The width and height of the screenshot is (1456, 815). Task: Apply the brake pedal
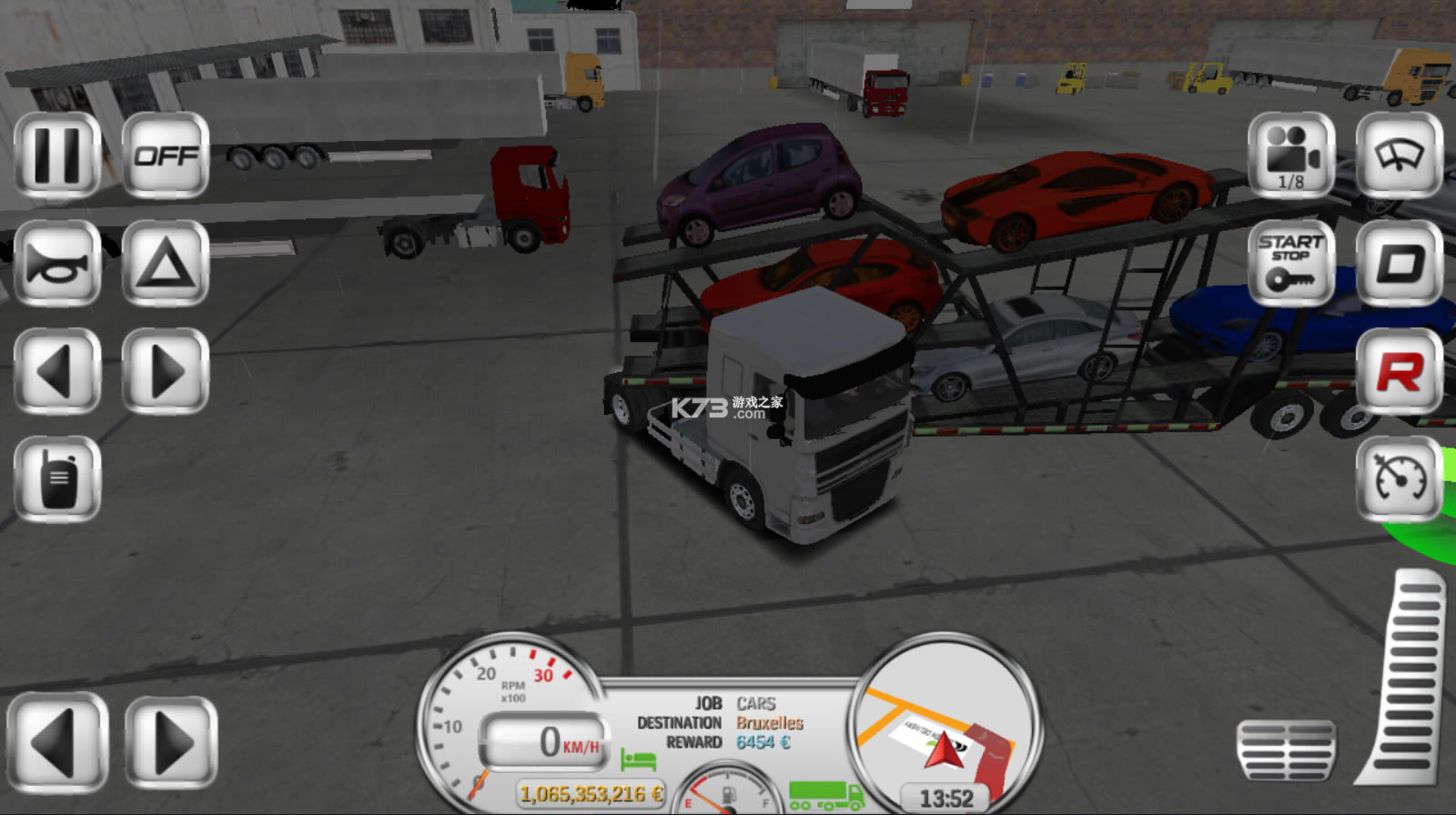tap(1286, 750)
